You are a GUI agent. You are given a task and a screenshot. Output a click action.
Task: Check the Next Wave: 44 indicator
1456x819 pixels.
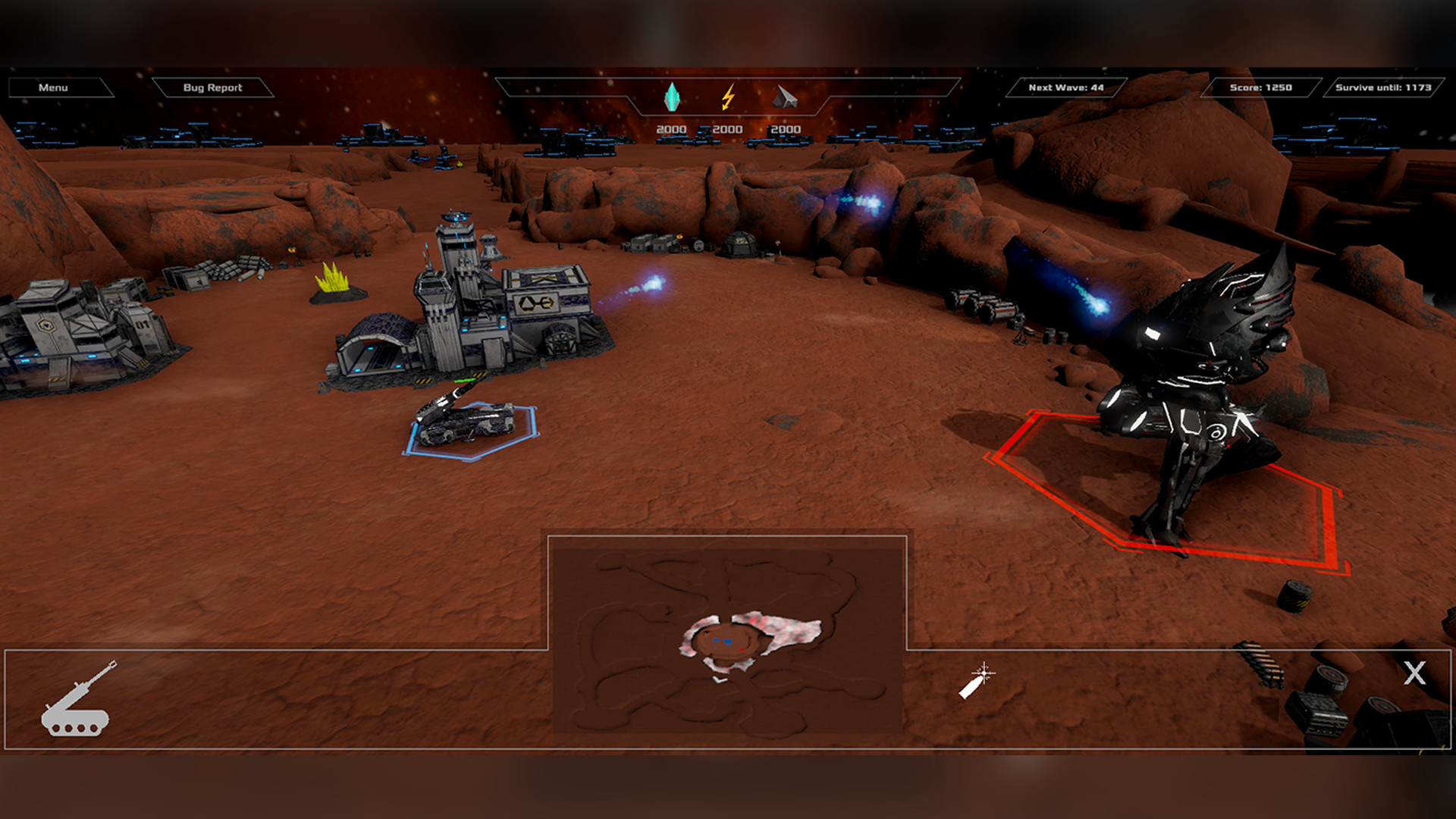coord(1065,87)
